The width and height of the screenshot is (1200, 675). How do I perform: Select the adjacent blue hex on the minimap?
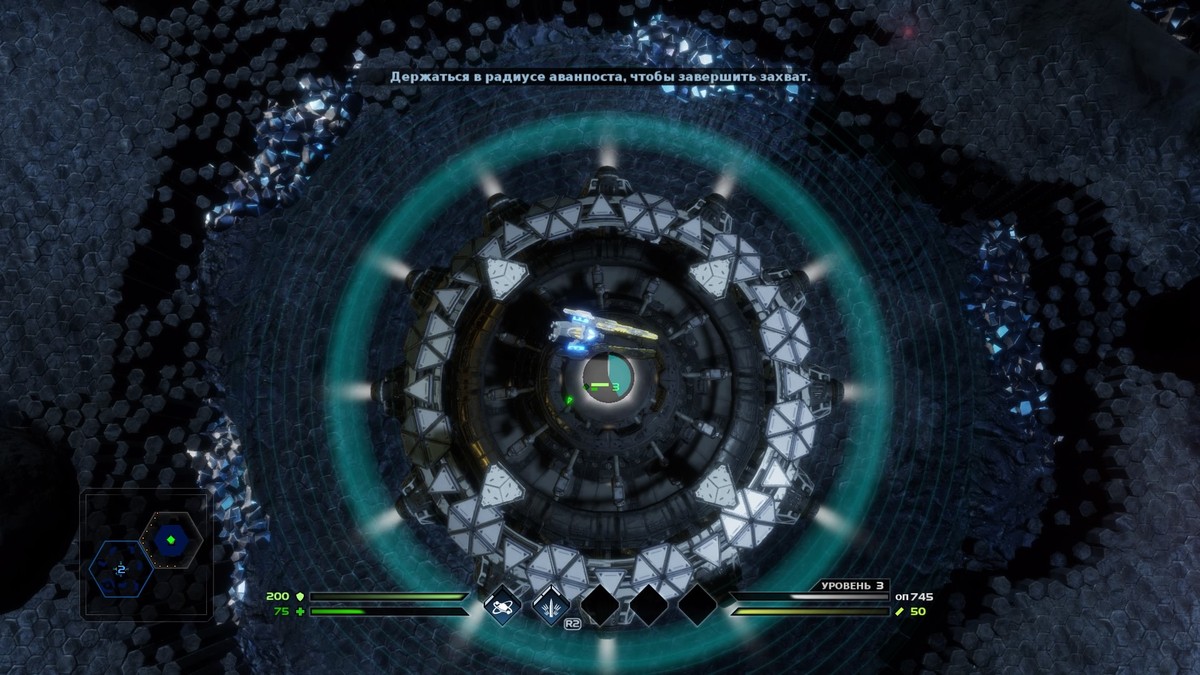120,568
